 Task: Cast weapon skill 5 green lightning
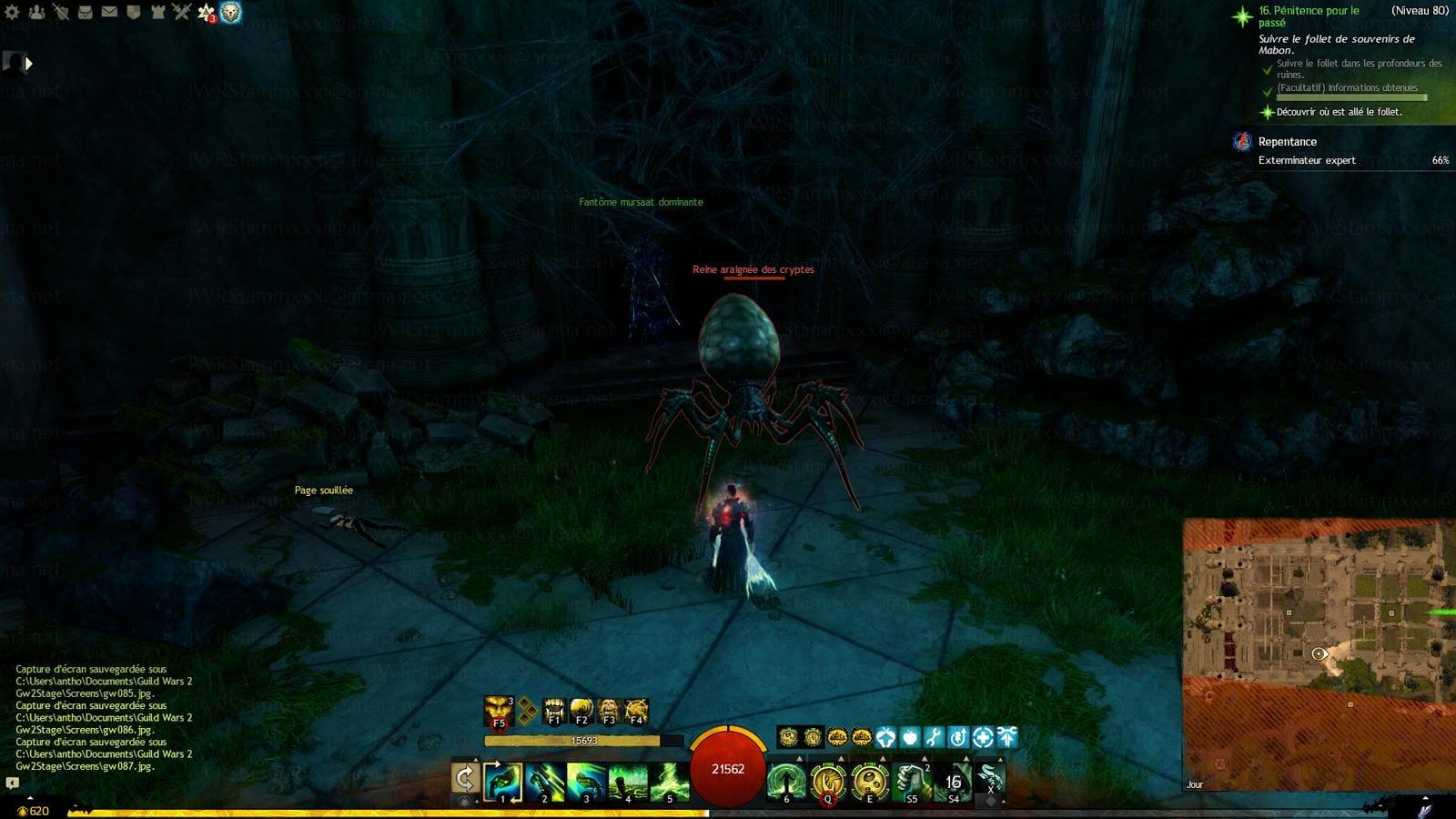click(669, 782)
